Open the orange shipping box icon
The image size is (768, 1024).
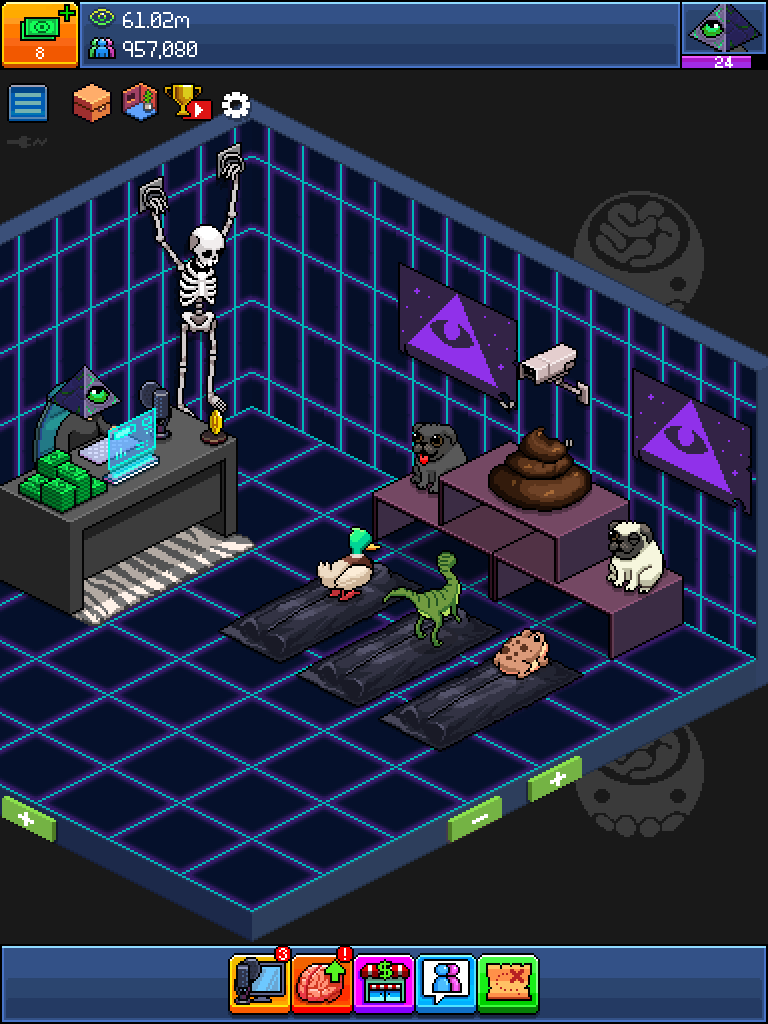[x=92, y=102]
